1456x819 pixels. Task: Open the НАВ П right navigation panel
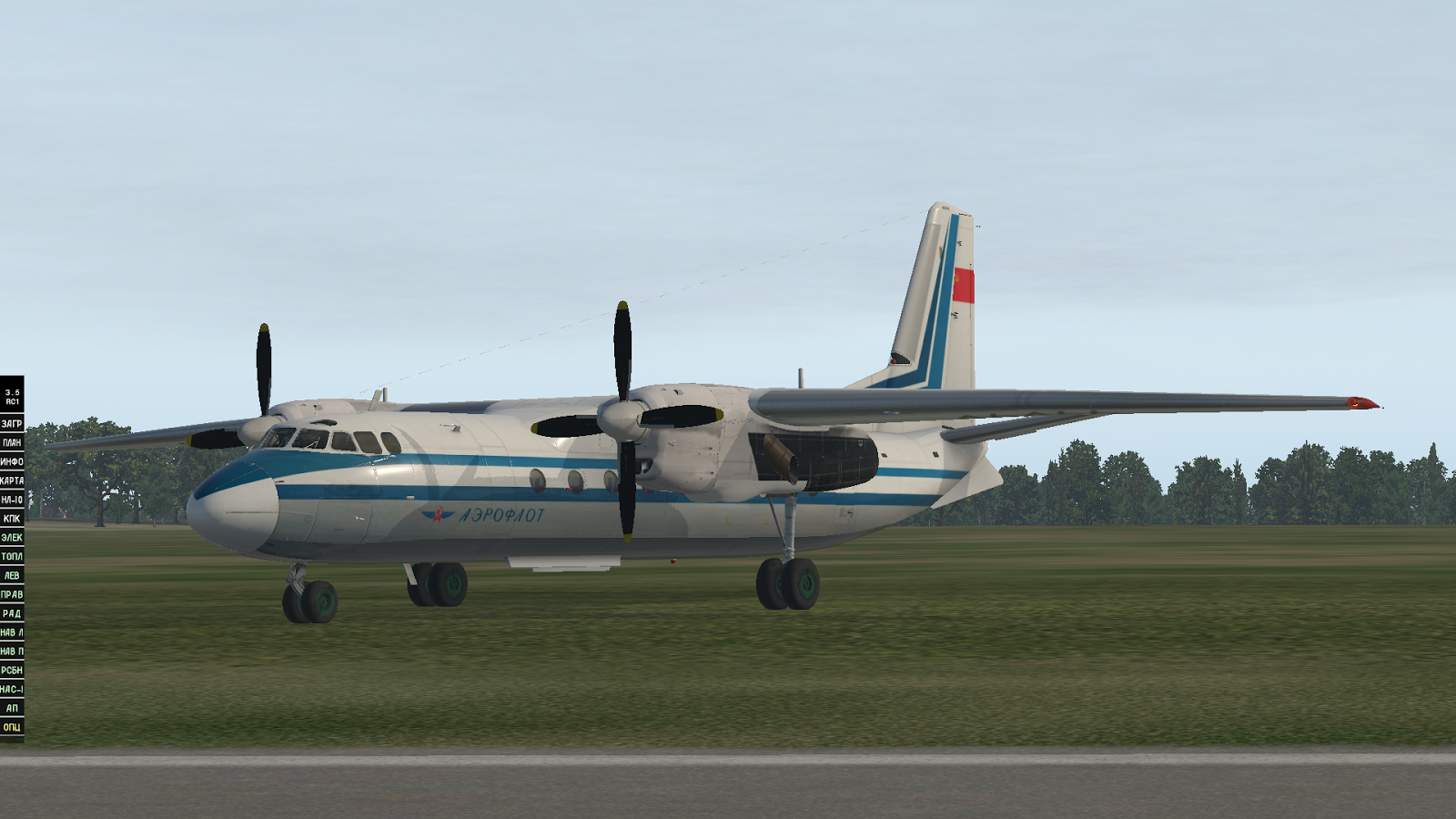(14, 650)
